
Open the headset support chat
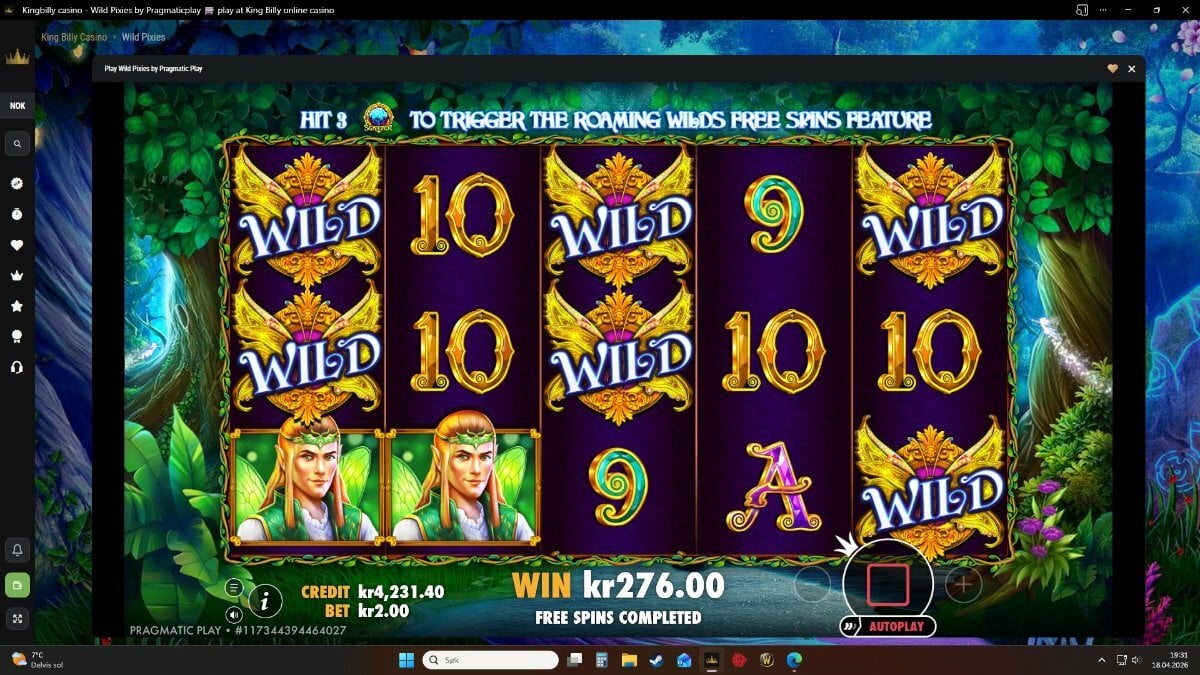coord(17,367)
